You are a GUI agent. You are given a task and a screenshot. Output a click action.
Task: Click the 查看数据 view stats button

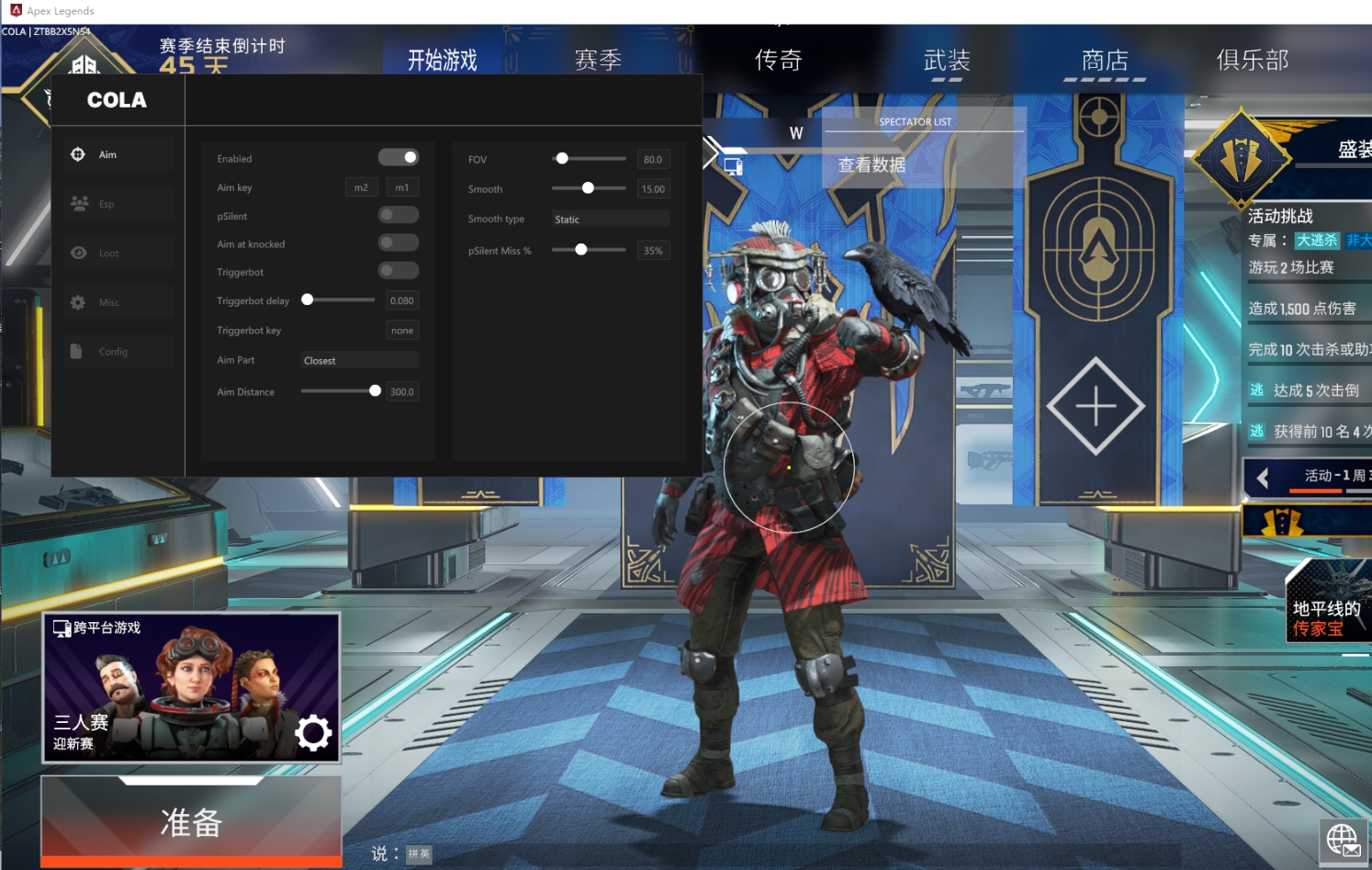tap(872, 165)
